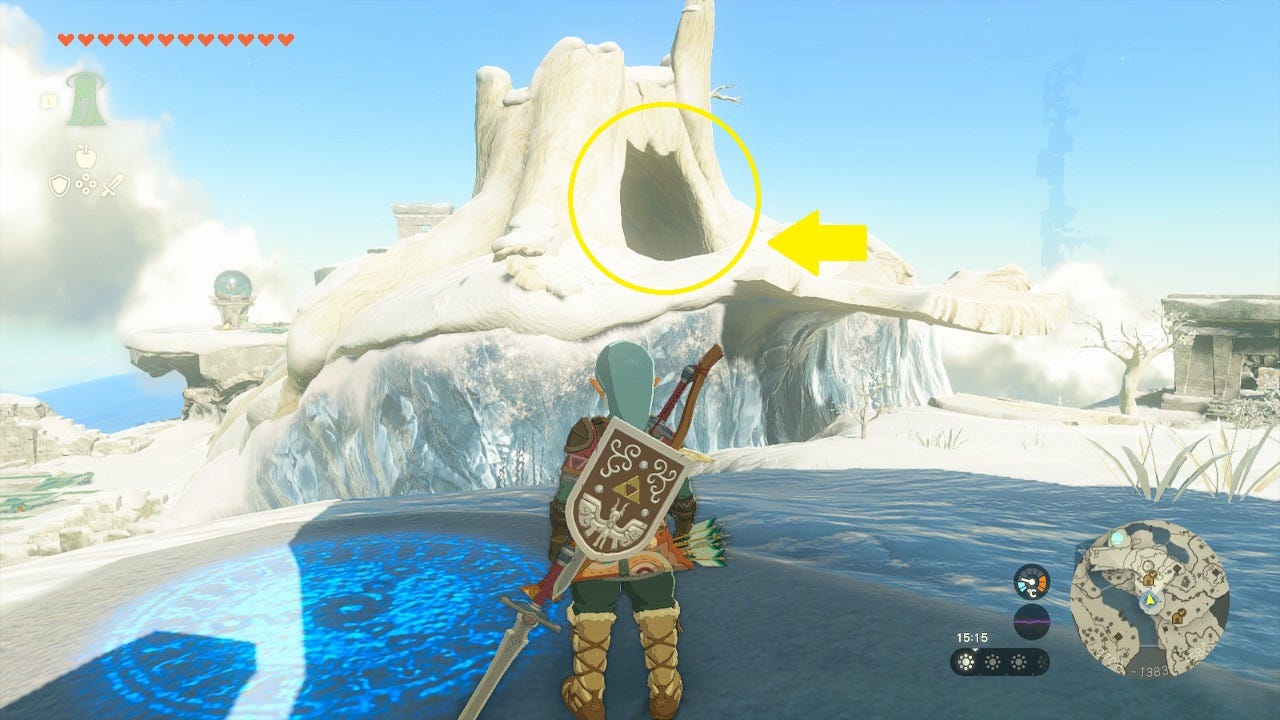
Task: Click a treasure chest icon on the minimap
Action: (1149, 578)
